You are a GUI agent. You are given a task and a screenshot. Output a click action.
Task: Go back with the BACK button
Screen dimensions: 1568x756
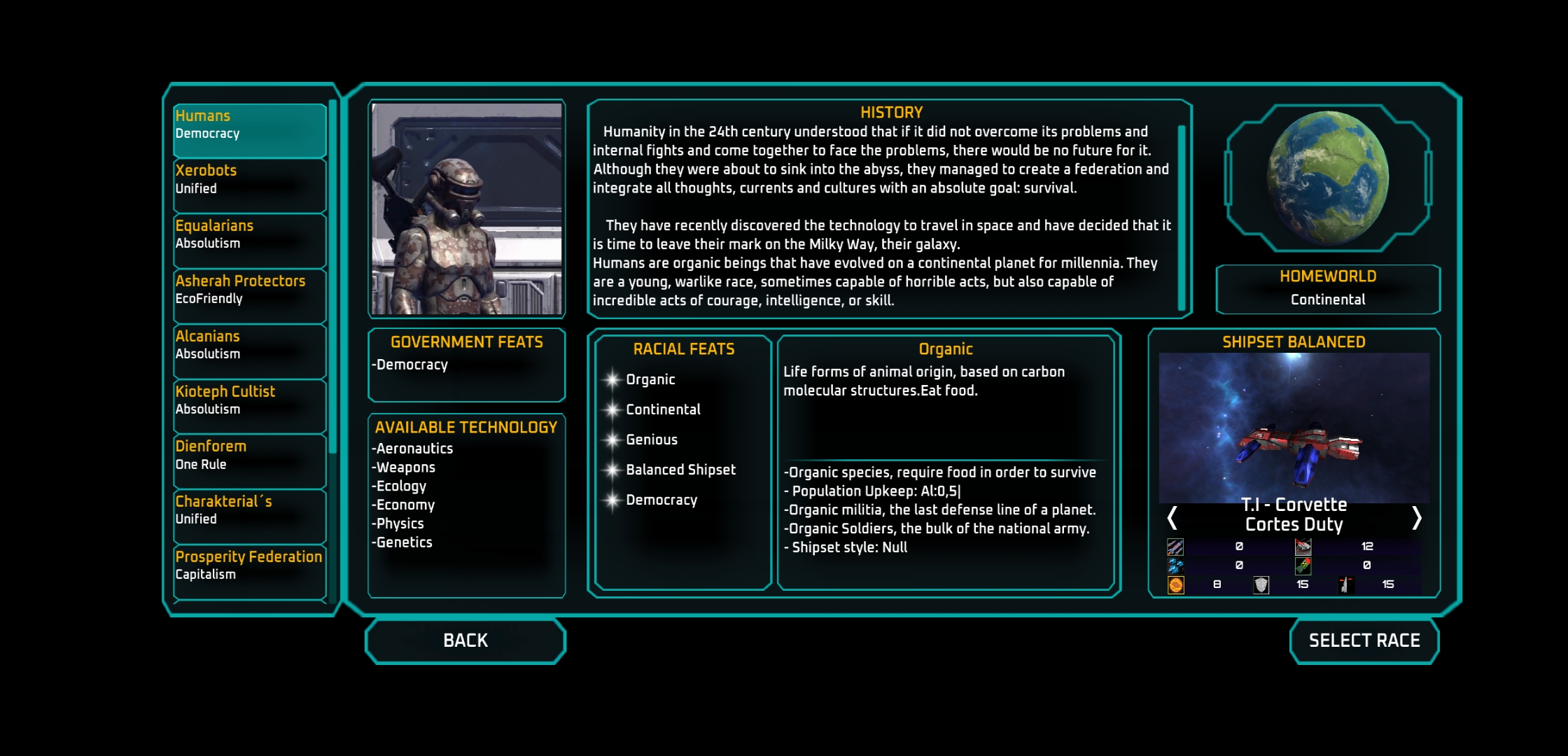click(465, 640)
